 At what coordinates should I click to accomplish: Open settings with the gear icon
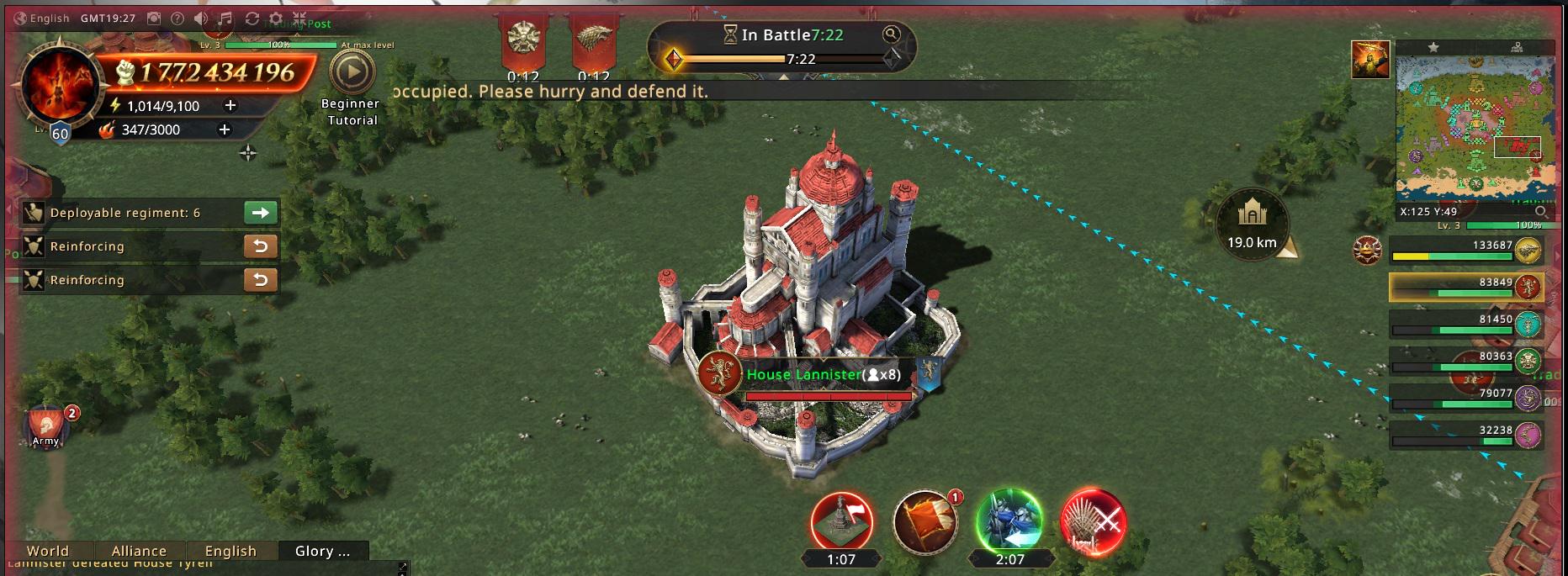(x=276, y=18)
